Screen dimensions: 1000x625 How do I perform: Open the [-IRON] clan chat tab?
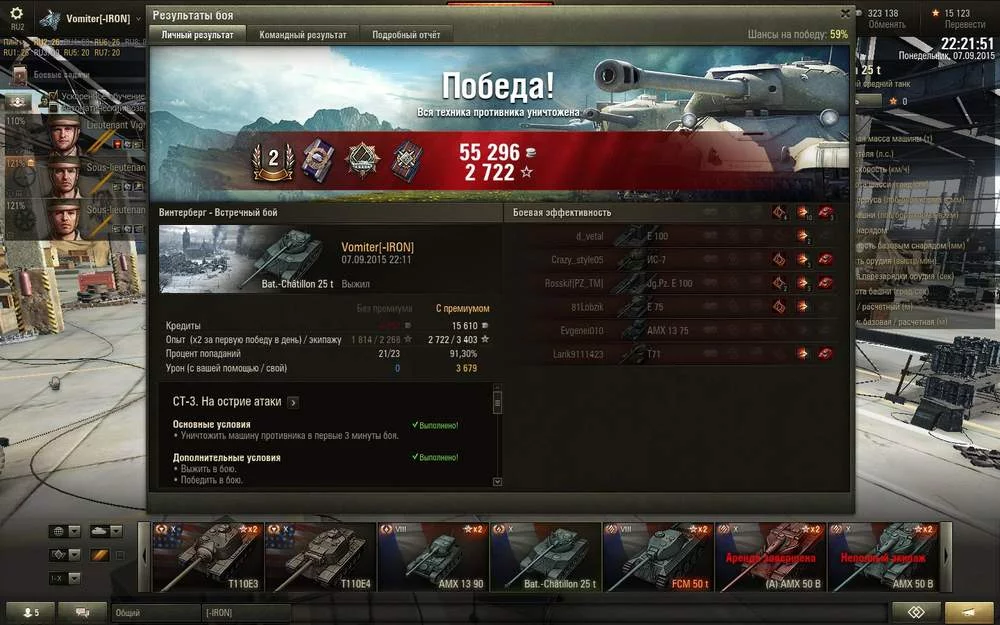click(x=245, y=612)
